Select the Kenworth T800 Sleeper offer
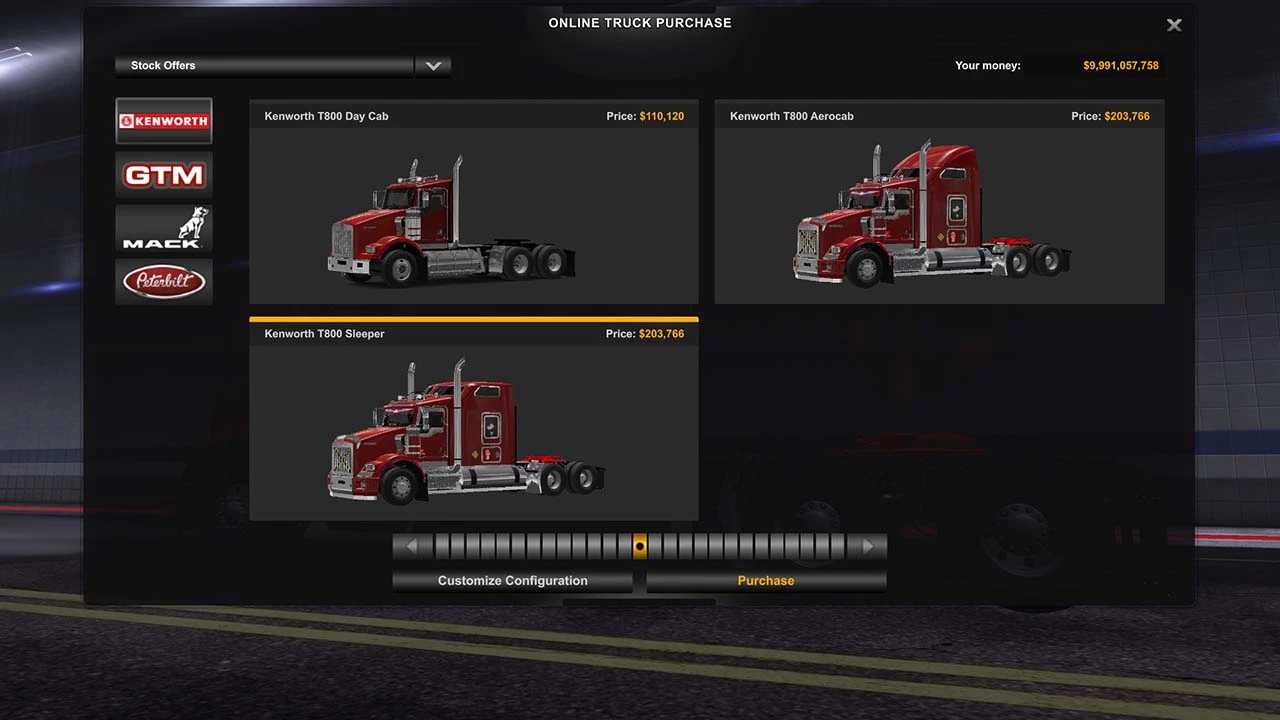 473,430
